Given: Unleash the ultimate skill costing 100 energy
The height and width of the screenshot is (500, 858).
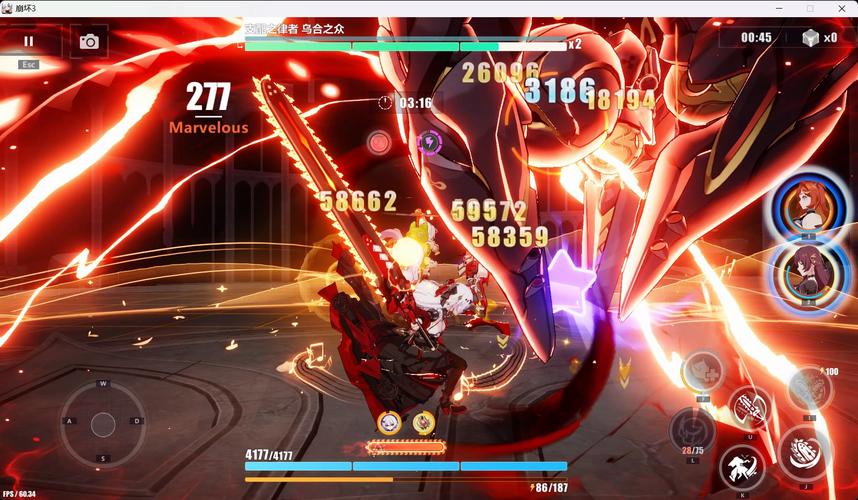Looking at the screenshot, I should [808, 388].
